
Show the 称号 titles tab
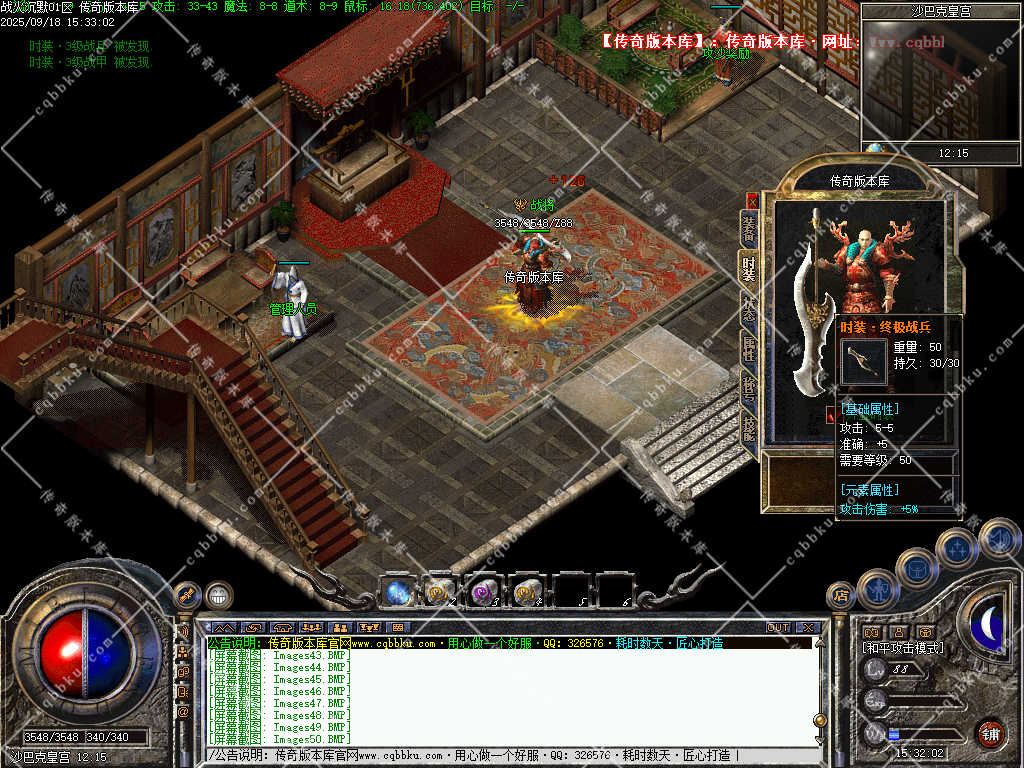(748, 387)
